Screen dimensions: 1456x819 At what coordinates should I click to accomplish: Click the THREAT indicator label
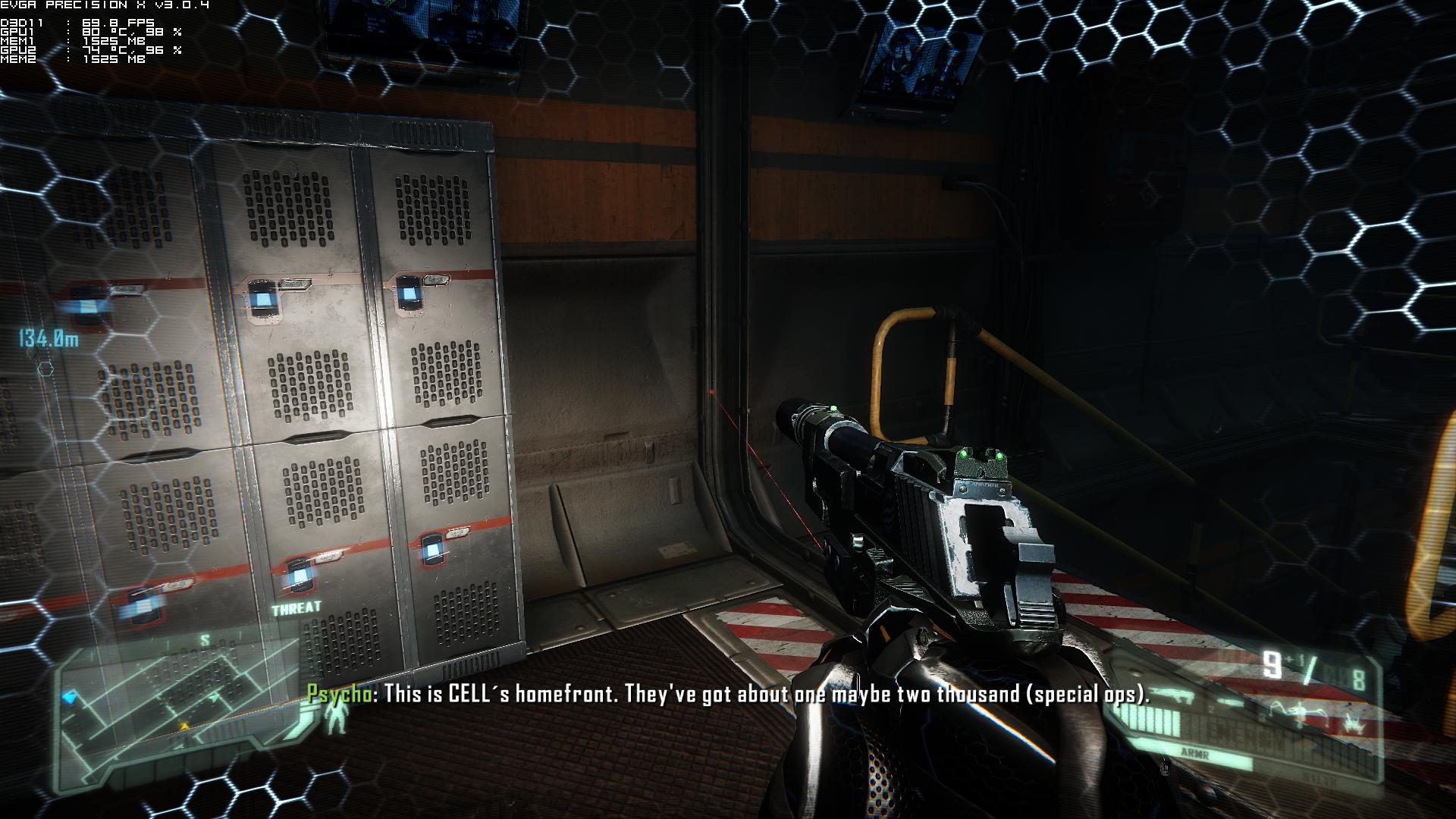pos(297,608)
